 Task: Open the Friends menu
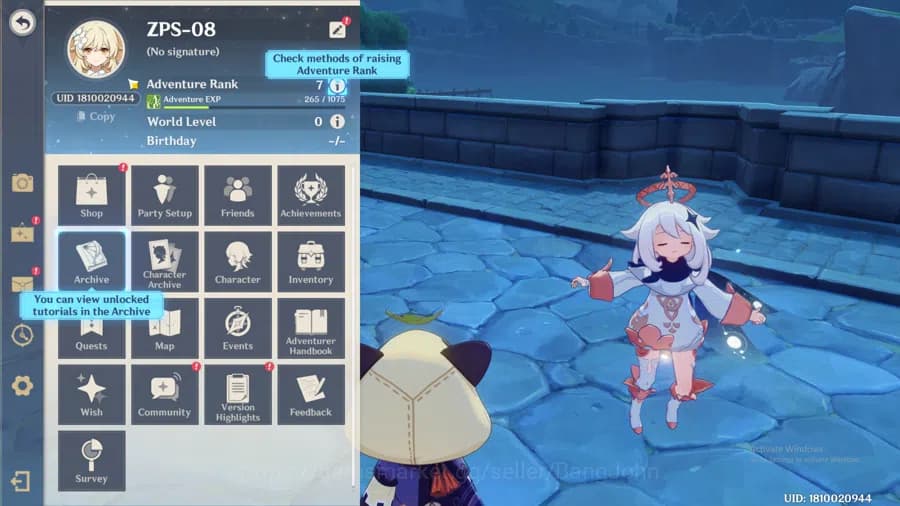pos(238,195)
